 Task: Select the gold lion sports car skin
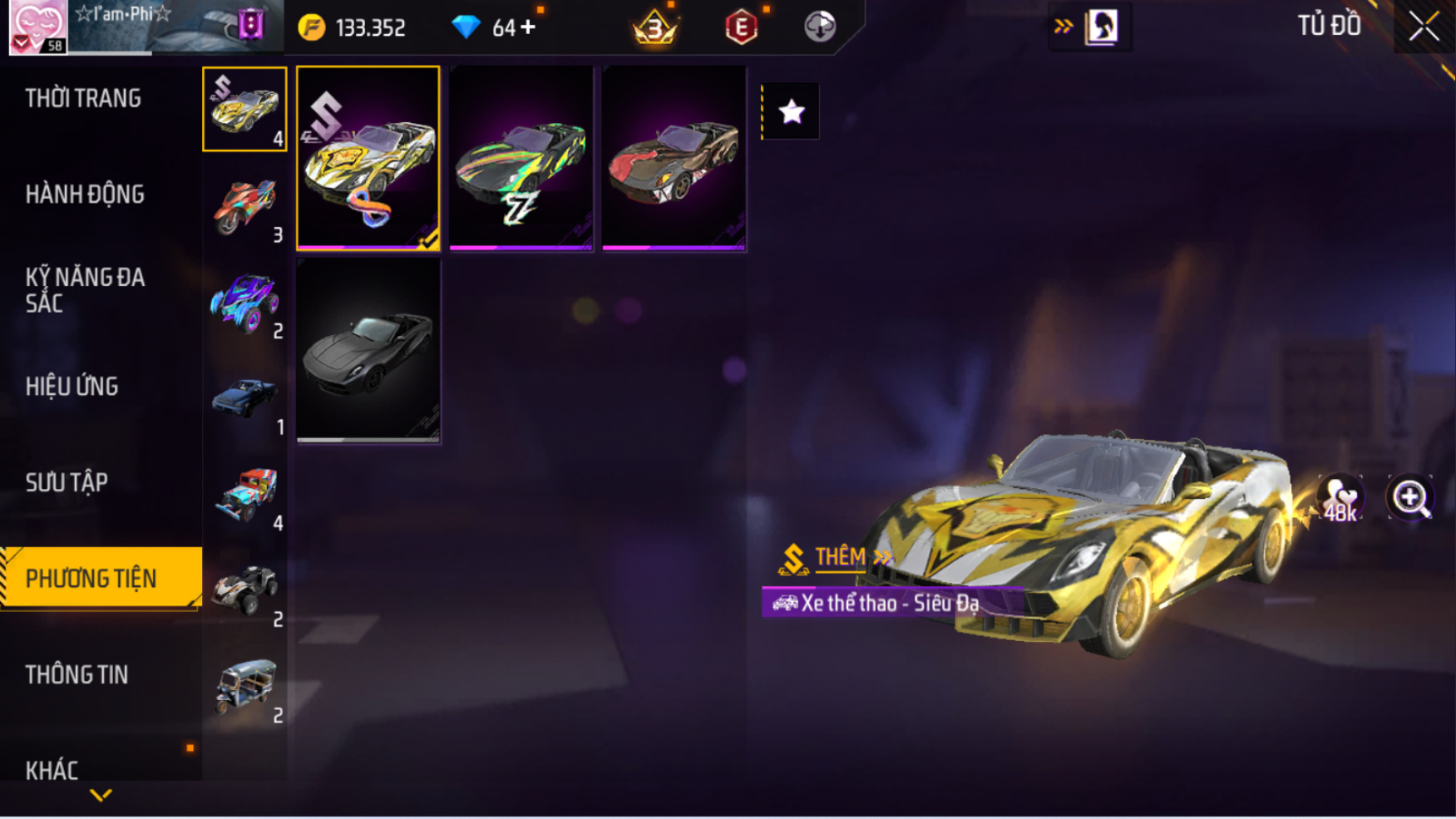(368, 158)
